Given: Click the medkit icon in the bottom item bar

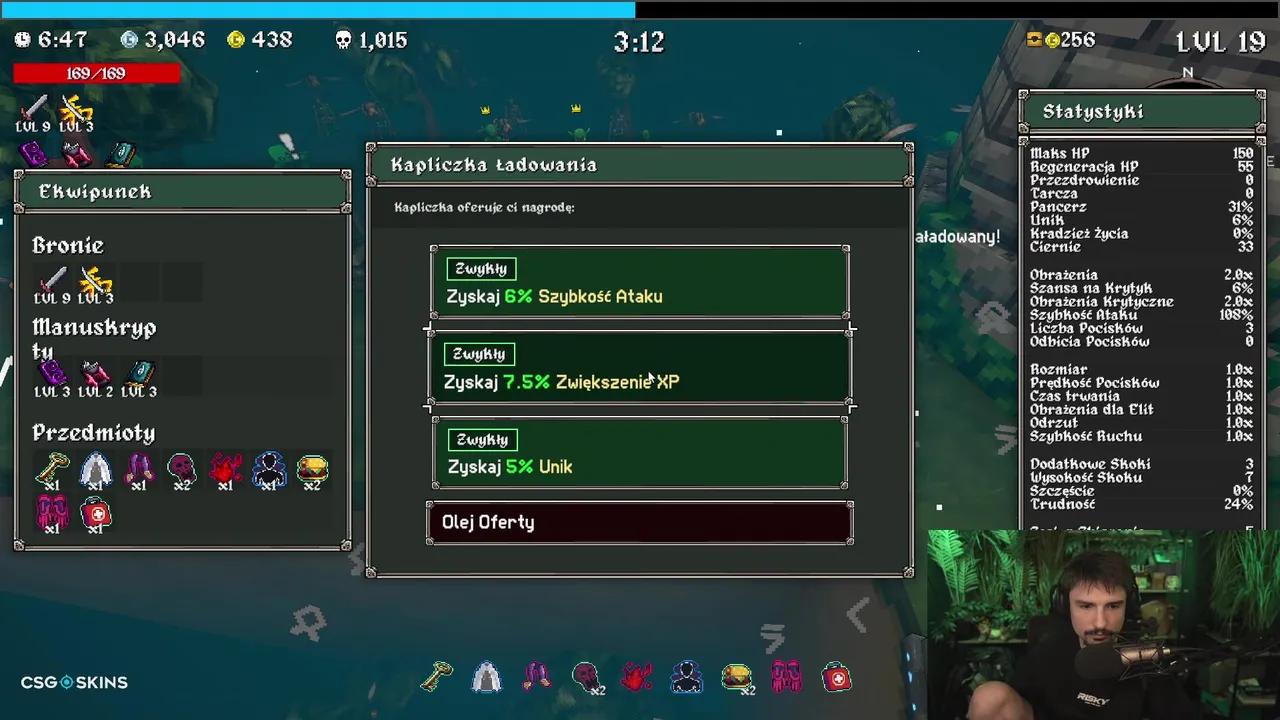Looking at the screenshot, I should (x=837, y=678).
